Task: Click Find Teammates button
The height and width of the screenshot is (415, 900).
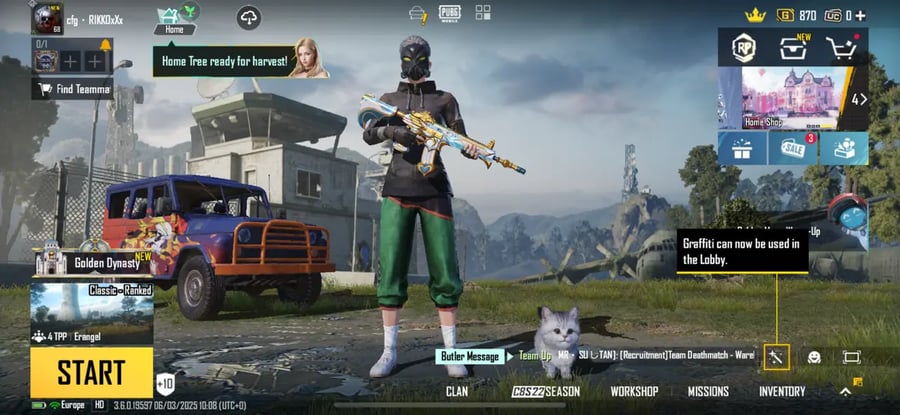Action: 71,89
